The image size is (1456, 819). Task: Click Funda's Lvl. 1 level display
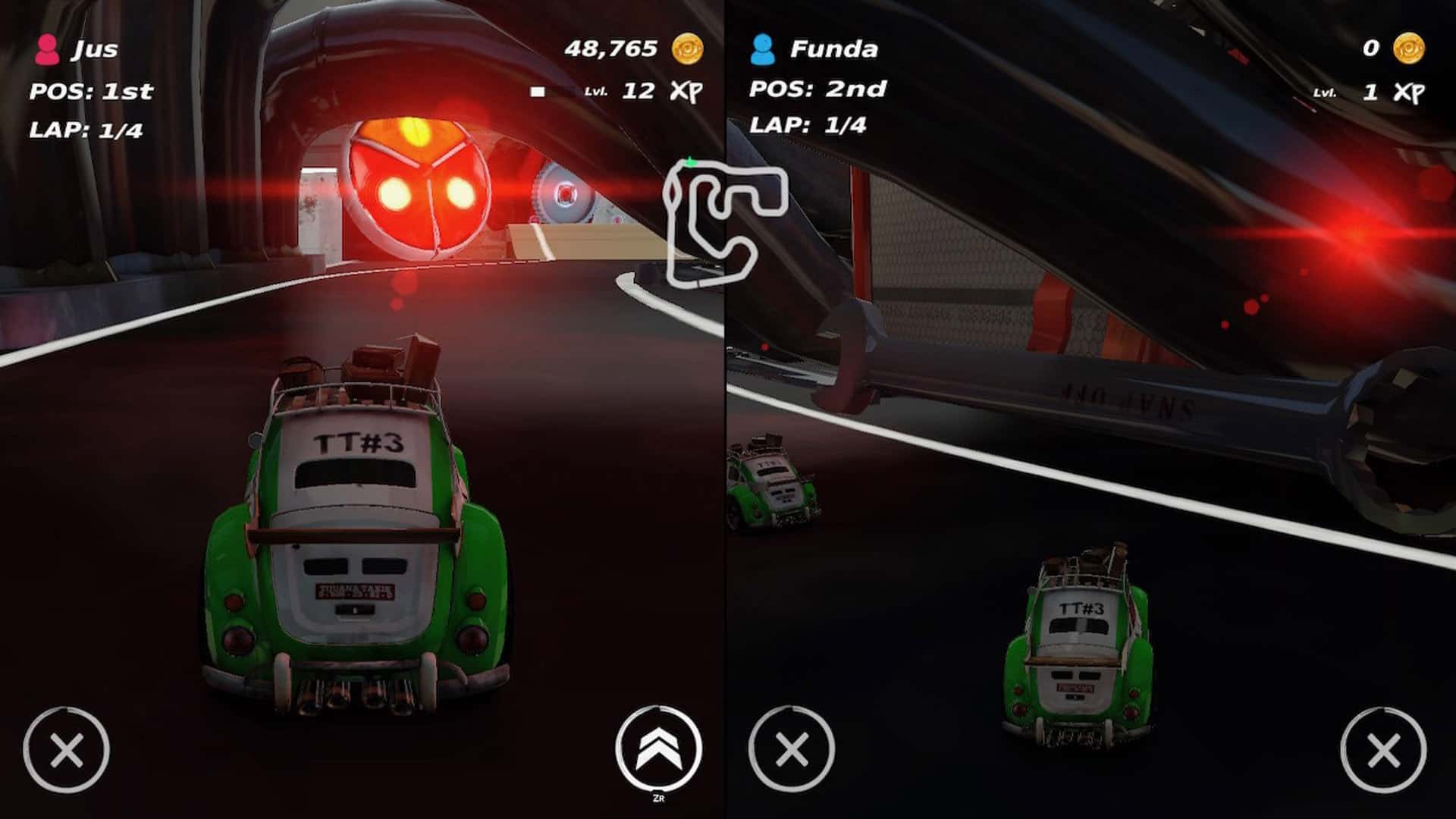(x=1346, y=93)
